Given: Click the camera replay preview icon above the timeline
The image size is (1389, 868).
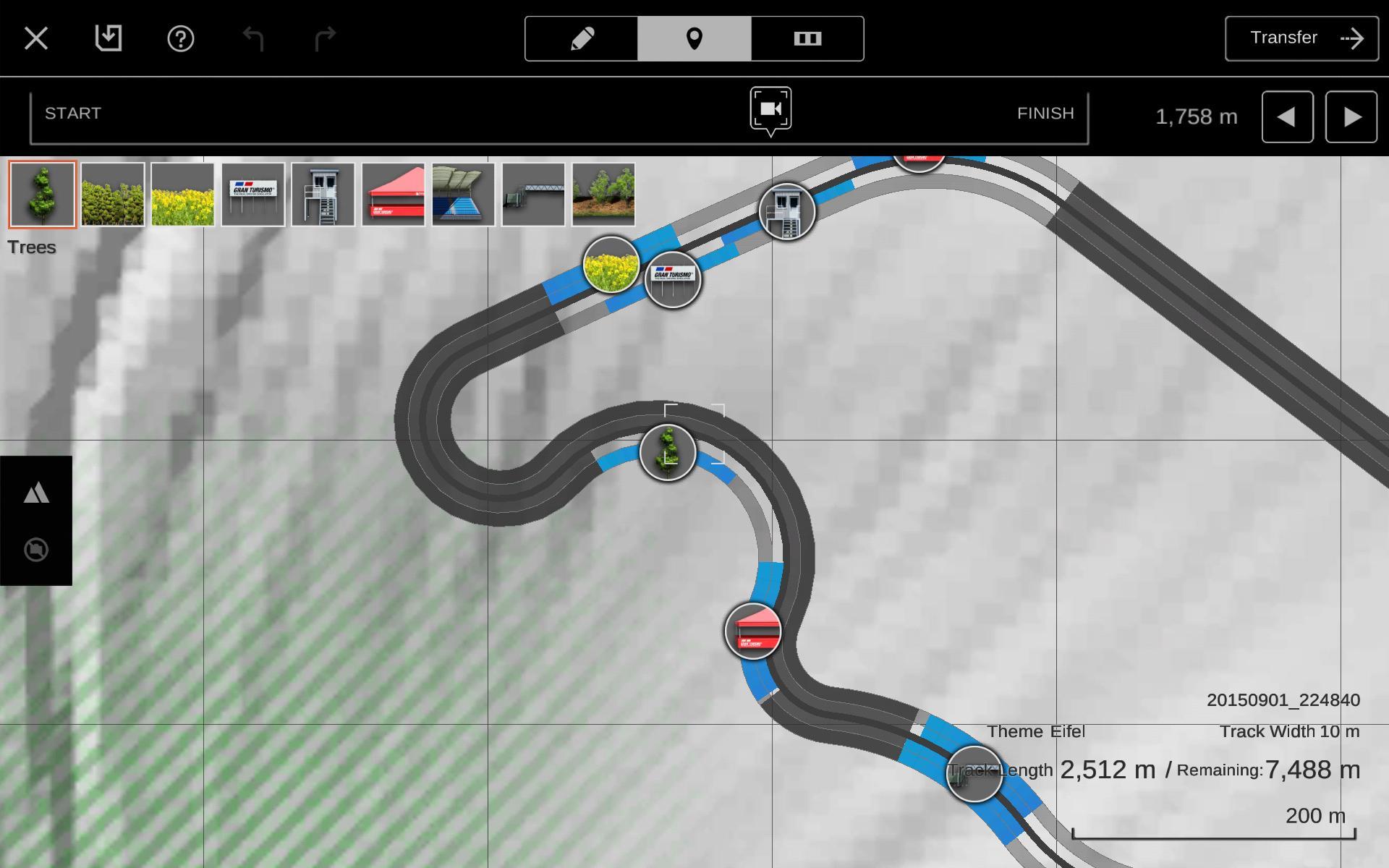Looking at the screenshot, I should [x=769, y=110].
